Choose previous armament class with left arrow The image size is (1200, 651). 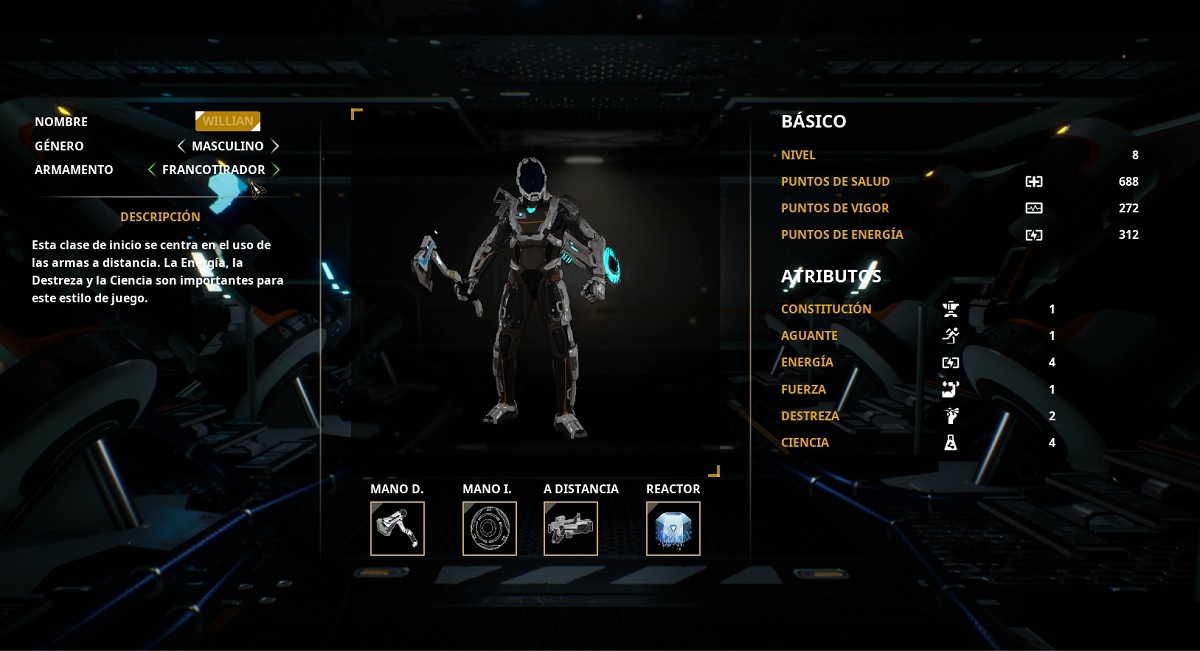[x=151, y=170]
